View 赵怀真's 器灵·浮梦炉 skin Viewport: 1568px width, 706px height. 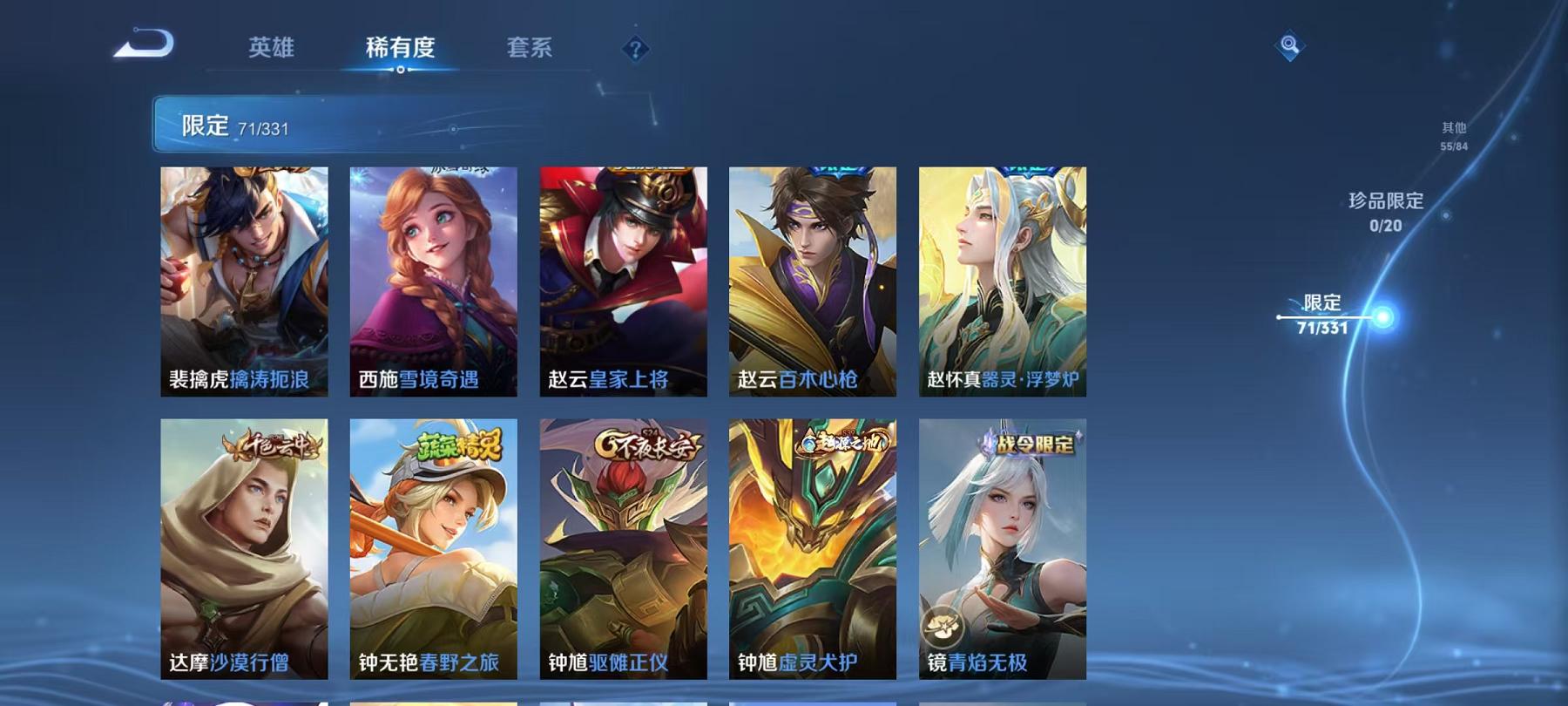click(1002, 279)
